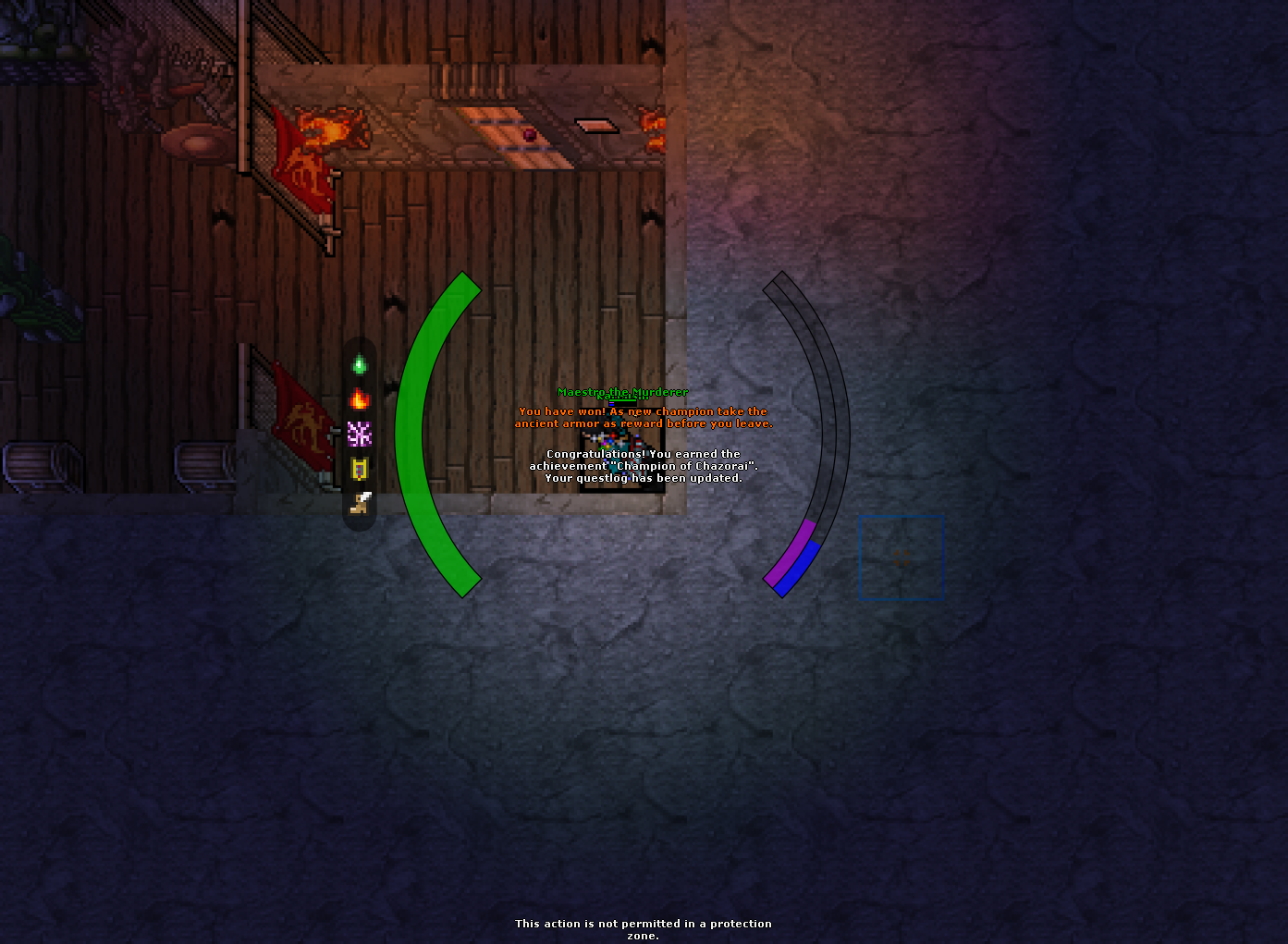Click the yellow icon in the condition list
The image size is (1288, 944).
pos(361,470)
